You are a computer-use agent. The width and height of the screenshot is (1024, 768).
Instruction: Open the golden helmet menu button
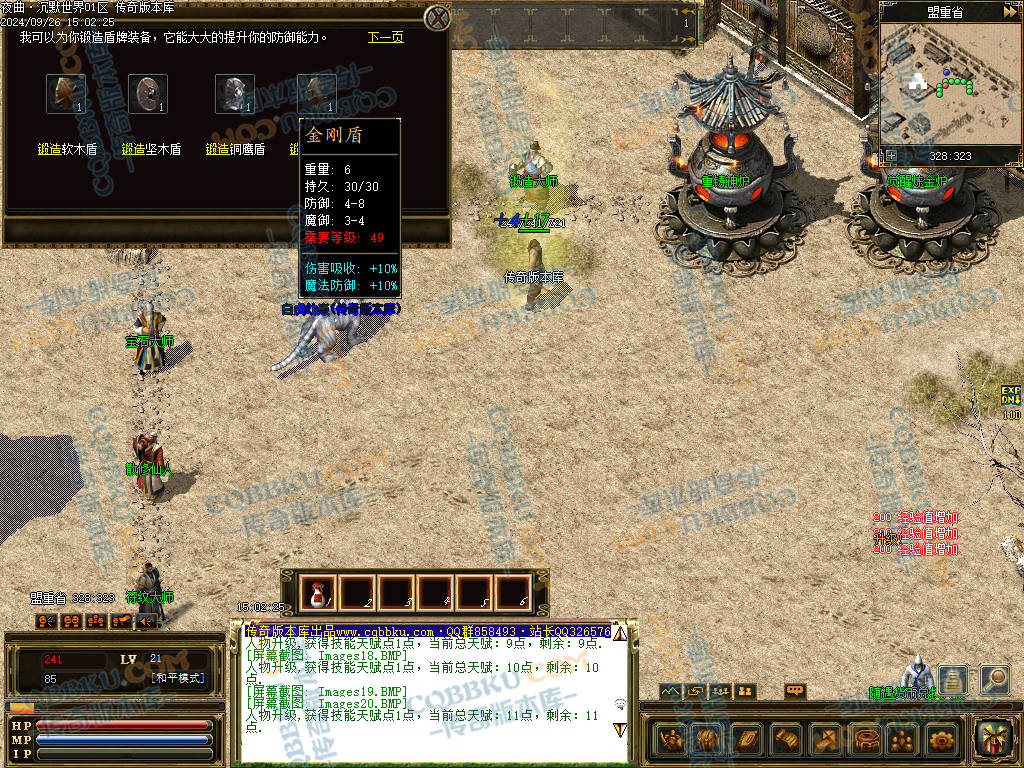coord(708,740)
